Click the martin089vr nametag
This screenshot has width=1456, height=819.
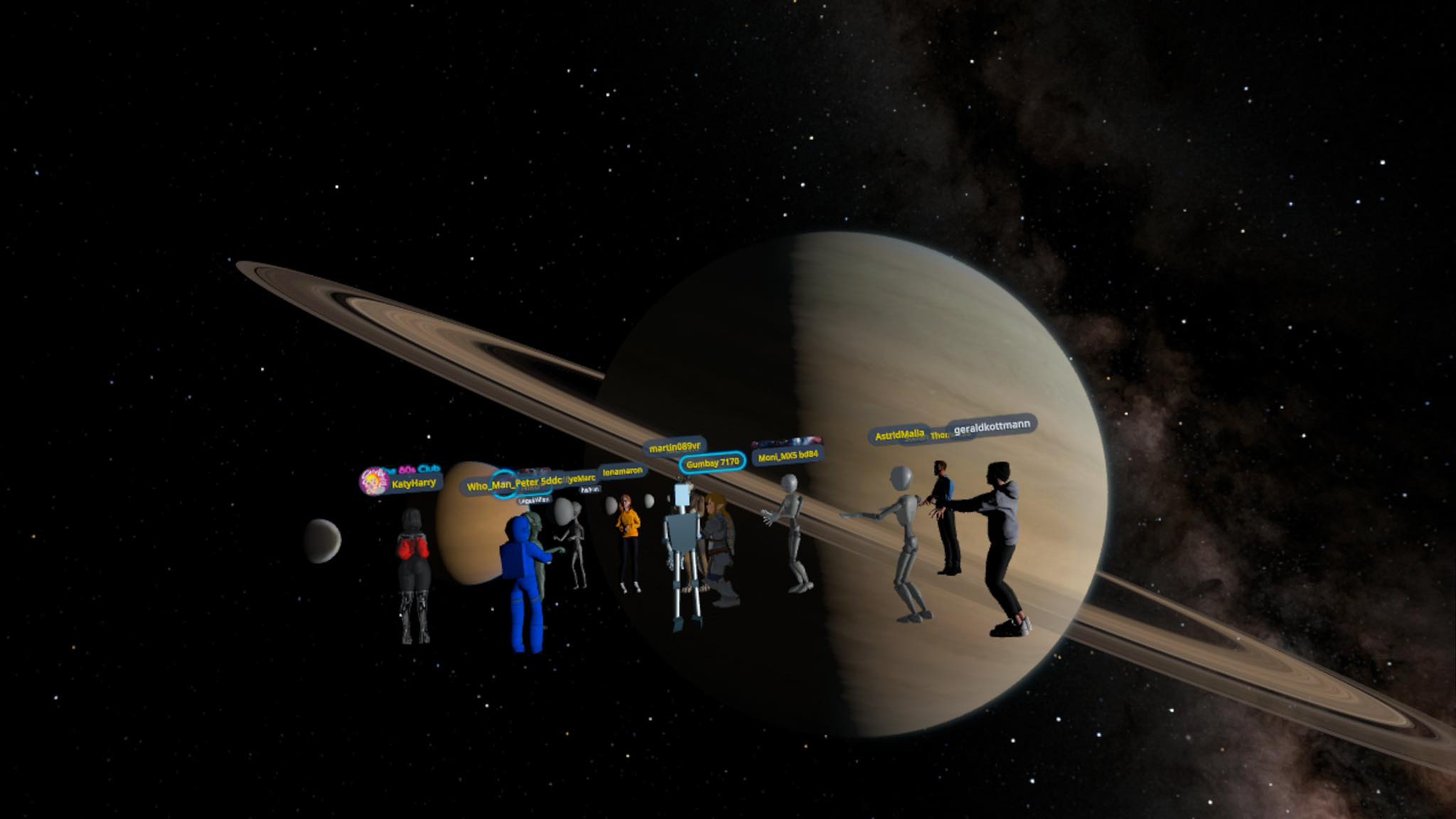click(675, 447)
